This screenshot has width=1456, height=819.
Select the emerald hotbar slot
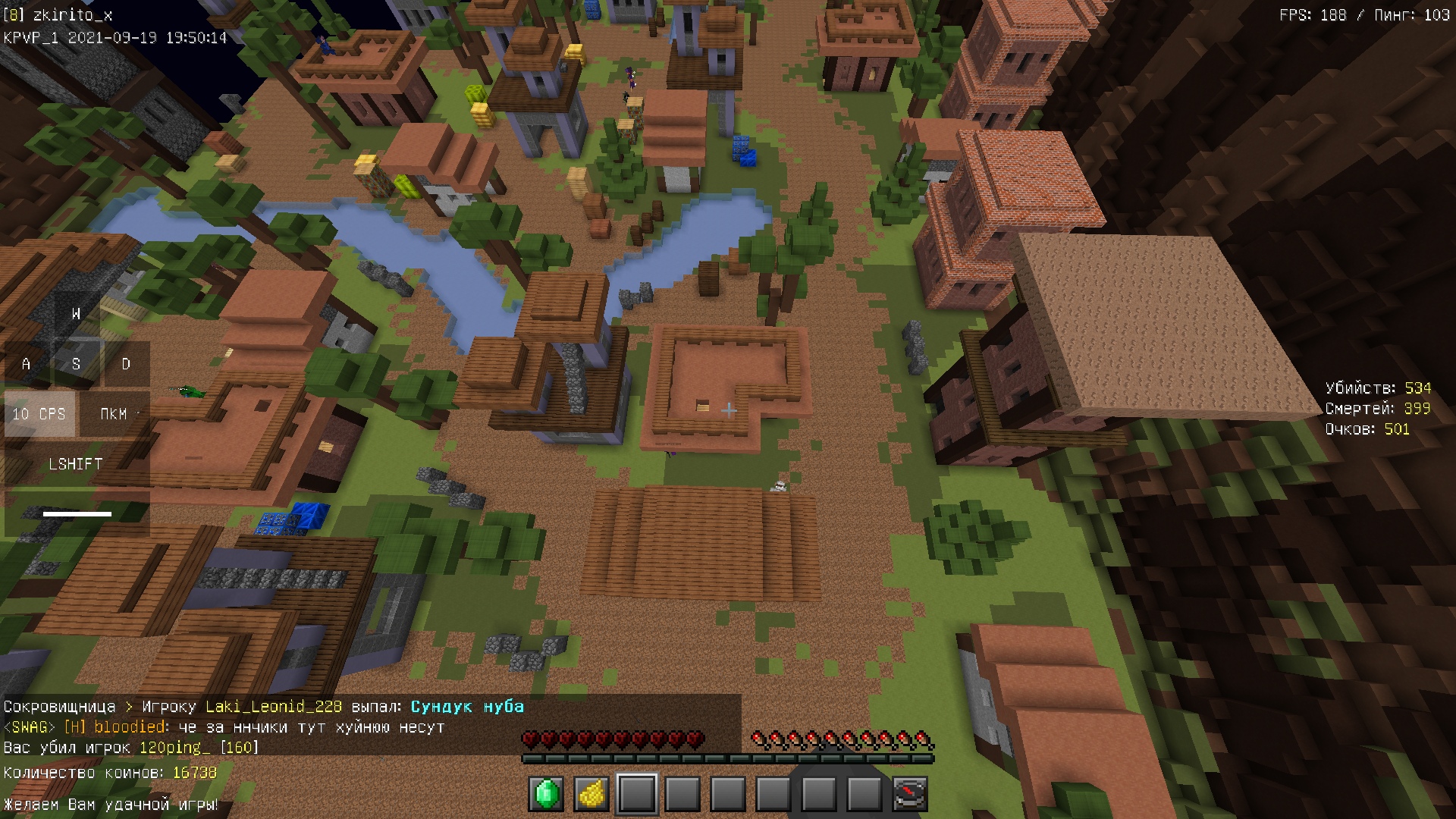(546, 794)
